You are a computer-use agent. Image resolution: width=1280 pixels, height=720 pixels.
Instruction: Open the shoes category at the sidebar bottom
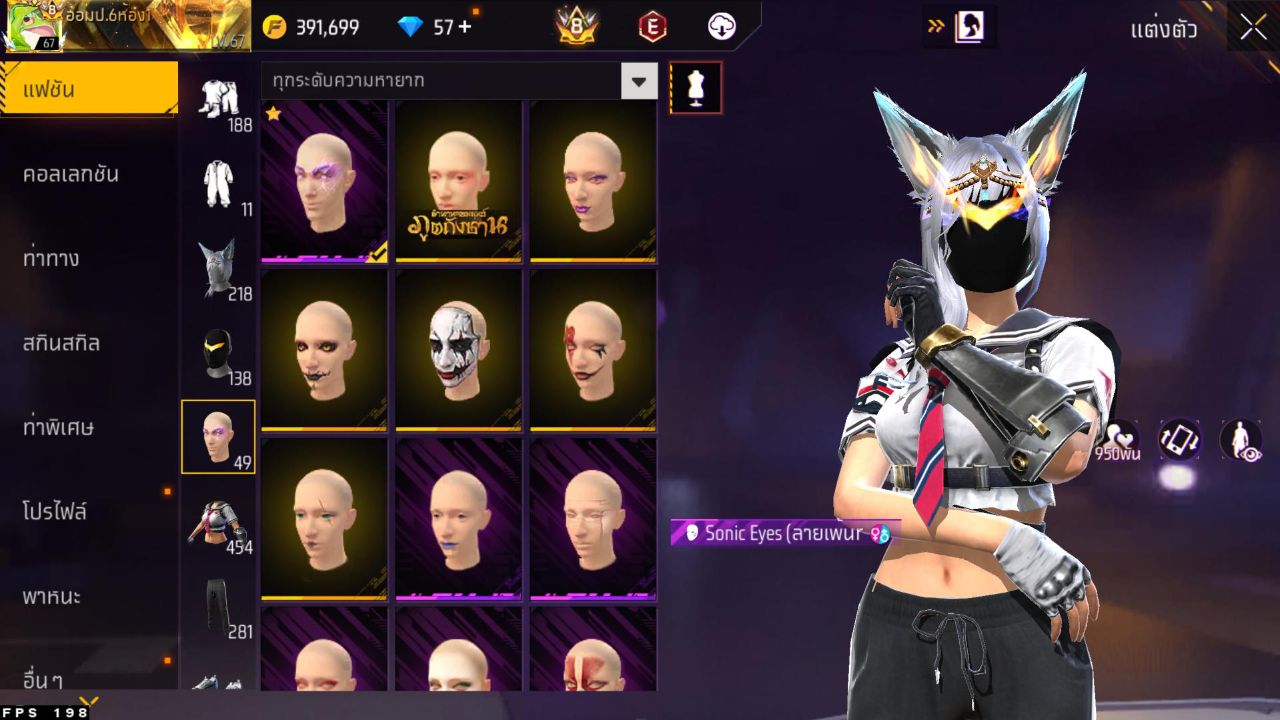tap(220, 685)
